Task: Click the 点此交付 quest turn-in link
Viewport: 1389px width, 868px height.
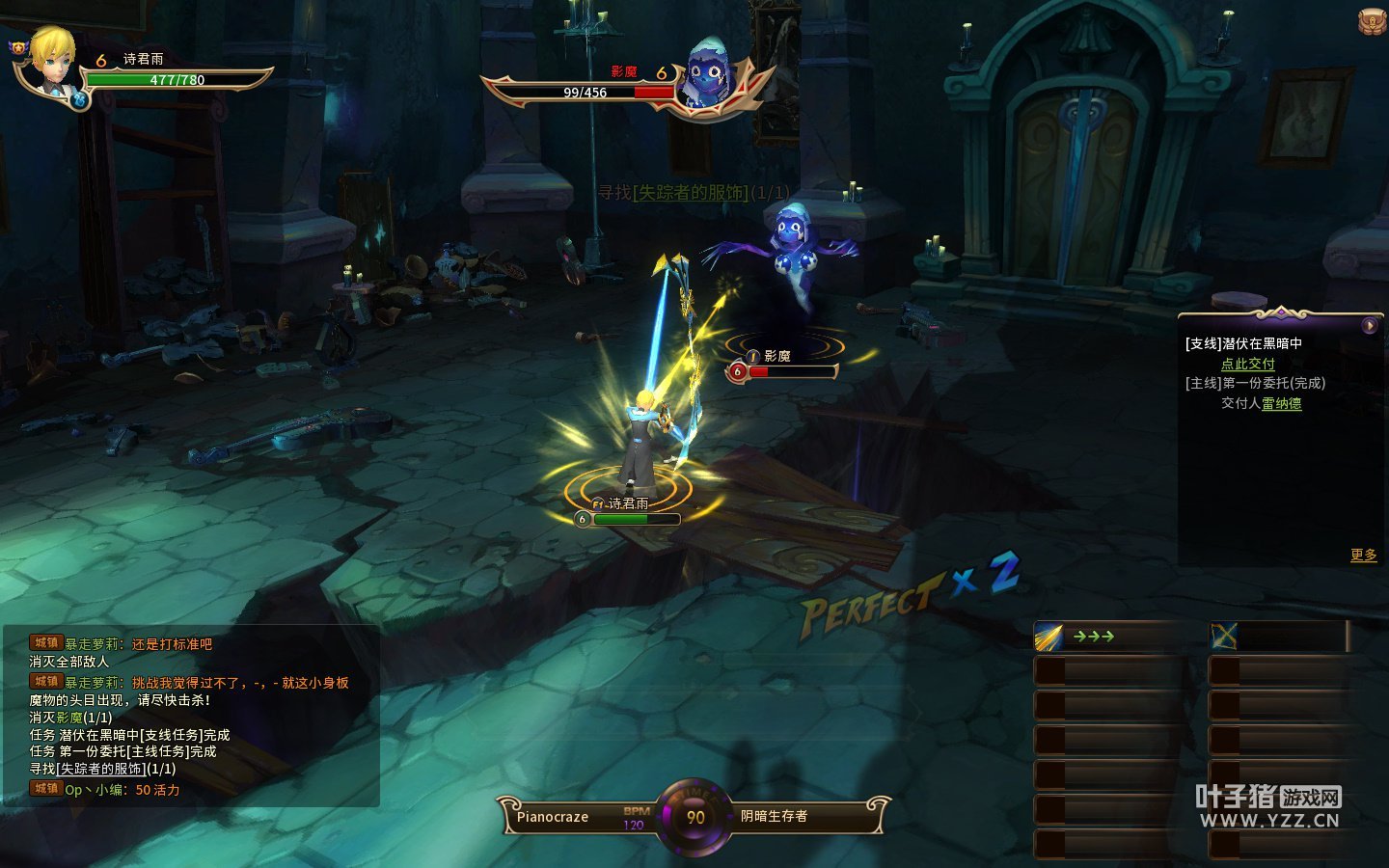Action: (x=1247, y=364)
